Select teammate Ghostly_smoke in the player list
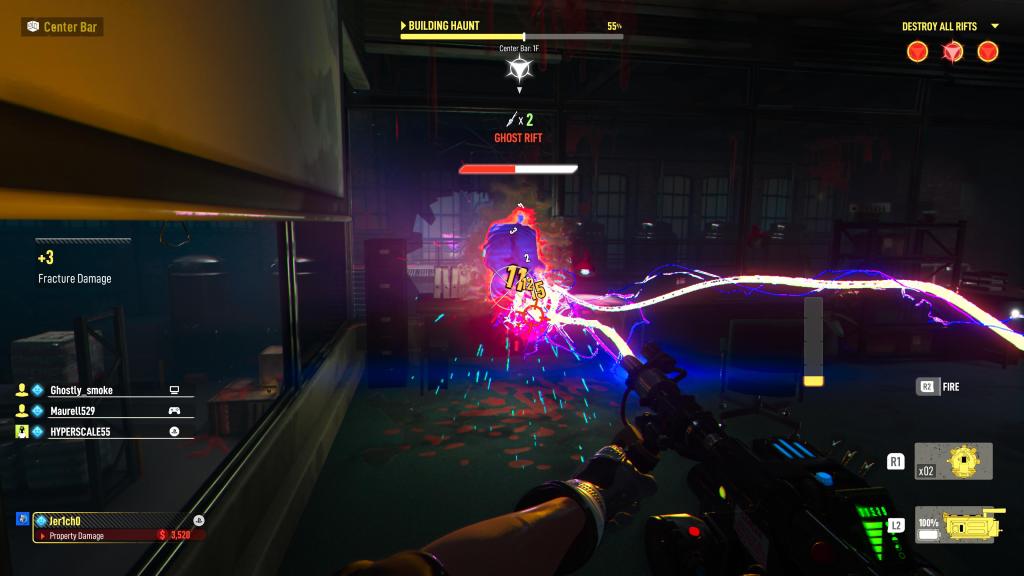Screen dimensions: 1024x576 click(x=81, y=390)
